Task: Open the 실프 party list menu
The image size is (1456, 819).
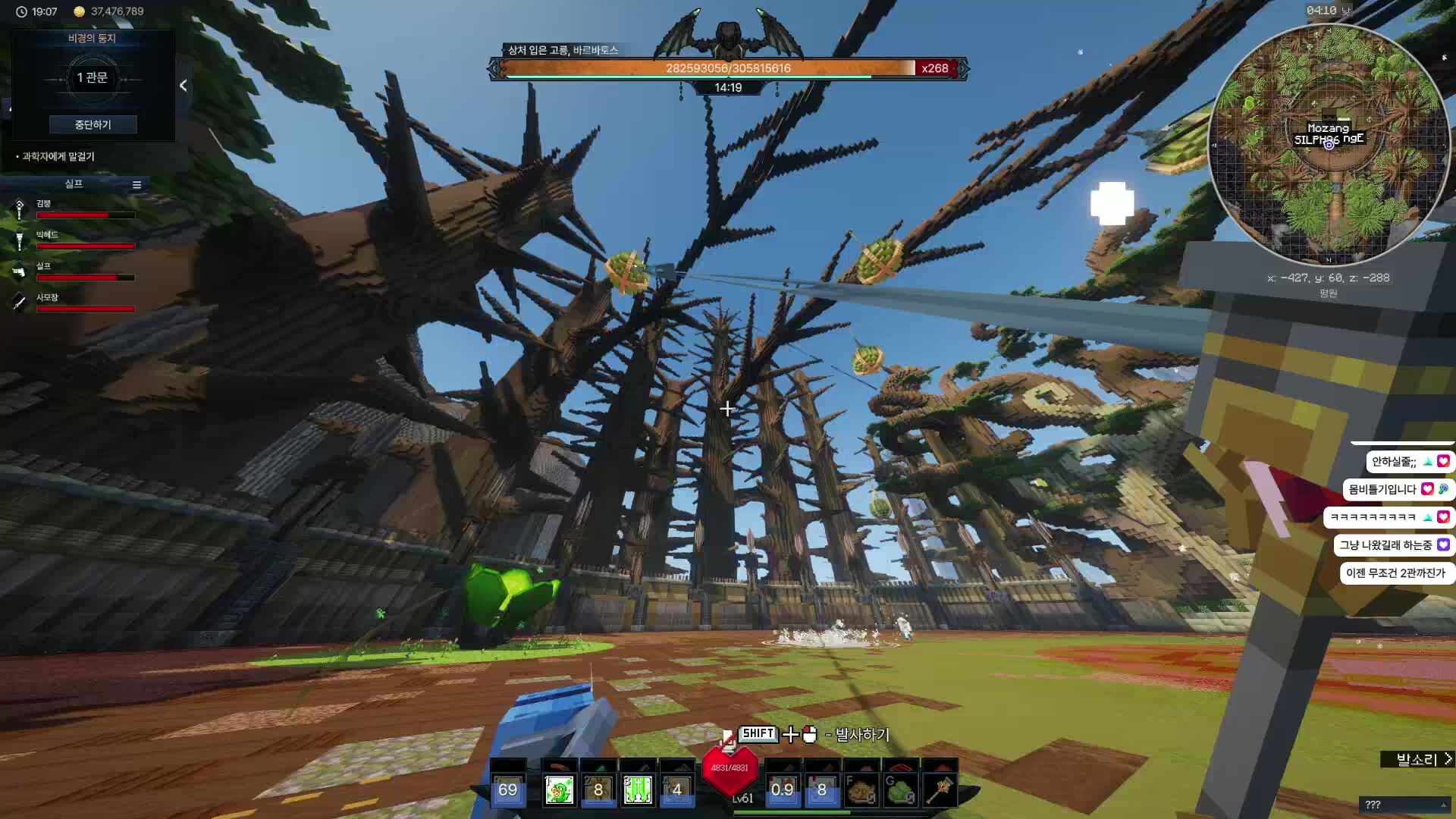Action: tap(136, 184)
